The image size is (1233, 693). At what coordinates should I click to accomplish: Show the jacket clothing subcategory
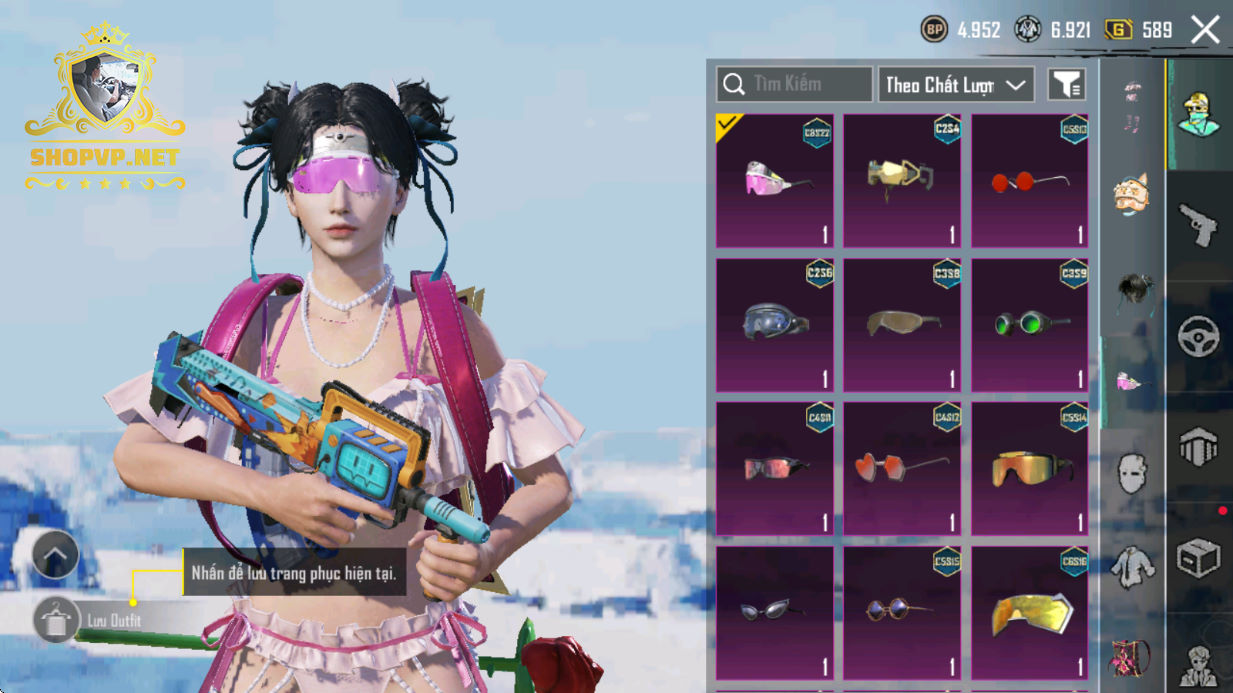[x=1132, y=567]
